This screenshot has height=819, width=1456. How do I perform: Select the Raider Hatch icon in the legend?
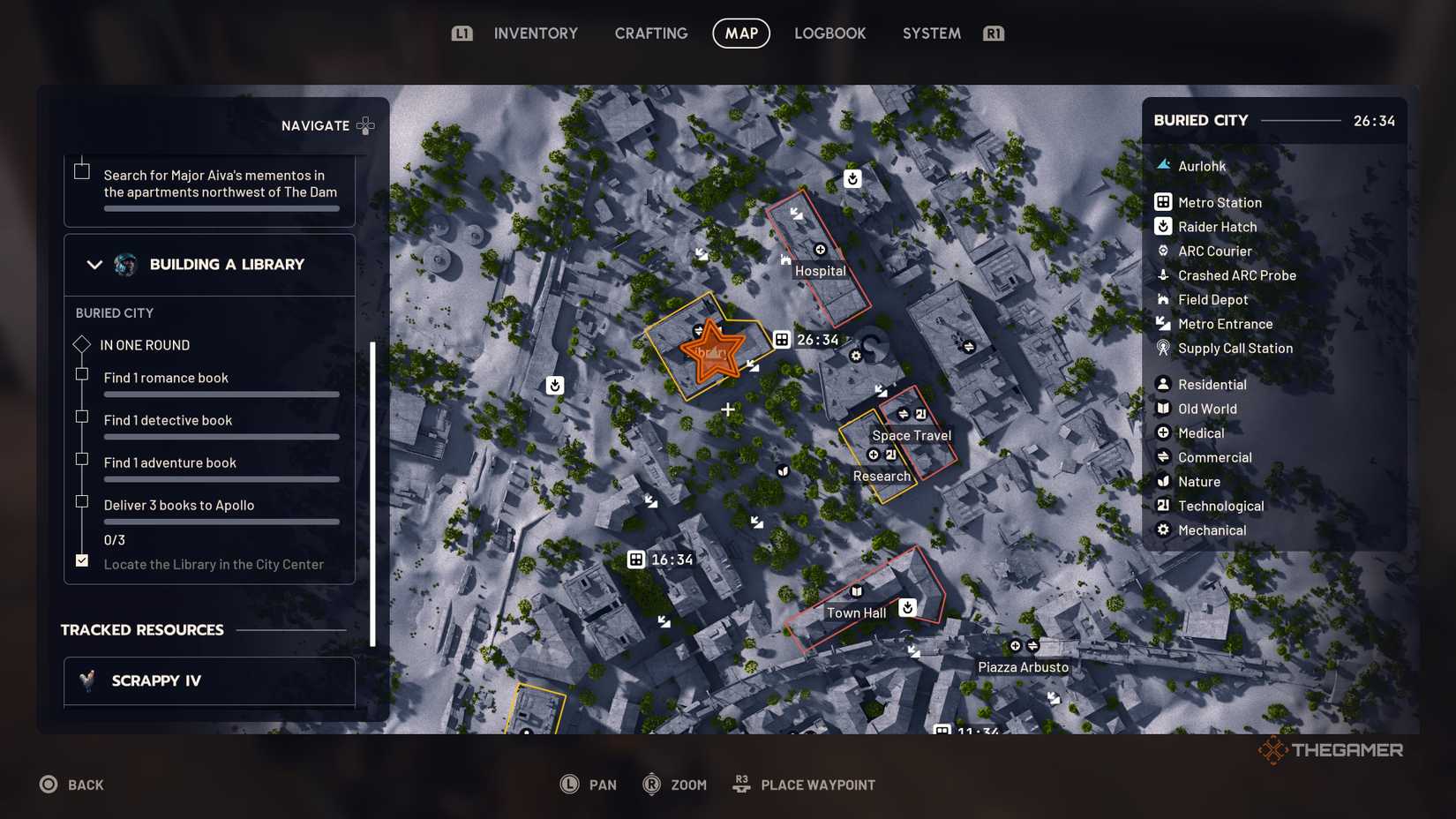click(1164, 227)
